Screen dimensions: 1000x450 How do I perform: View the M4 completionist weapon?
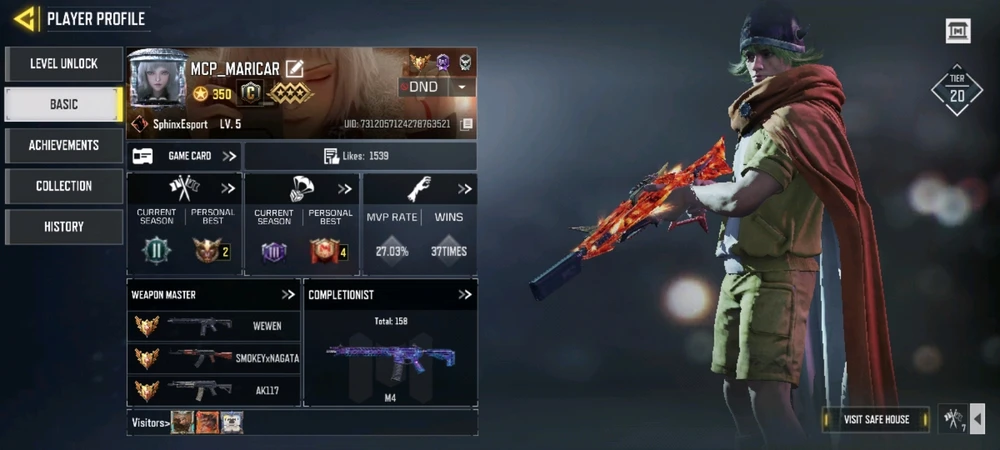390,358
